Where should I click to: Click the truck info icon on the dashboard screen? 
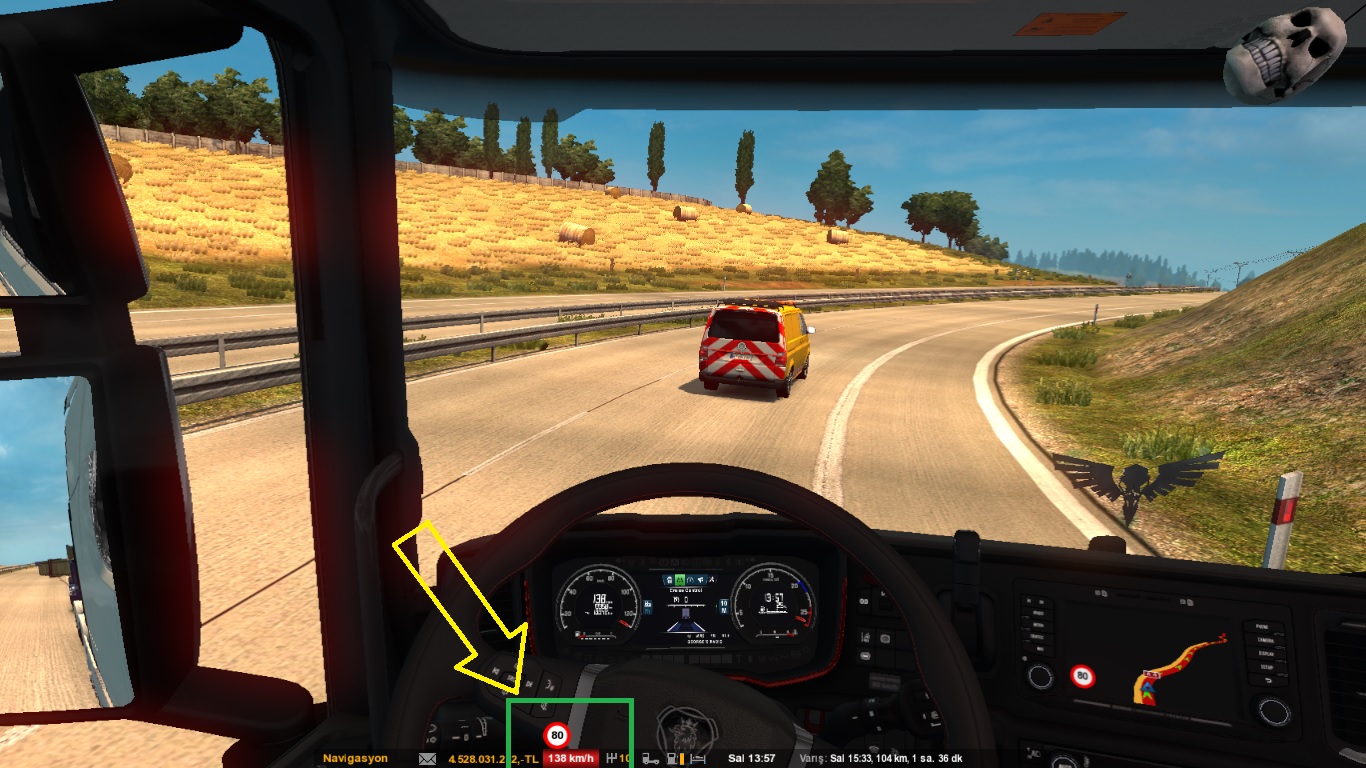pos(668,579)
